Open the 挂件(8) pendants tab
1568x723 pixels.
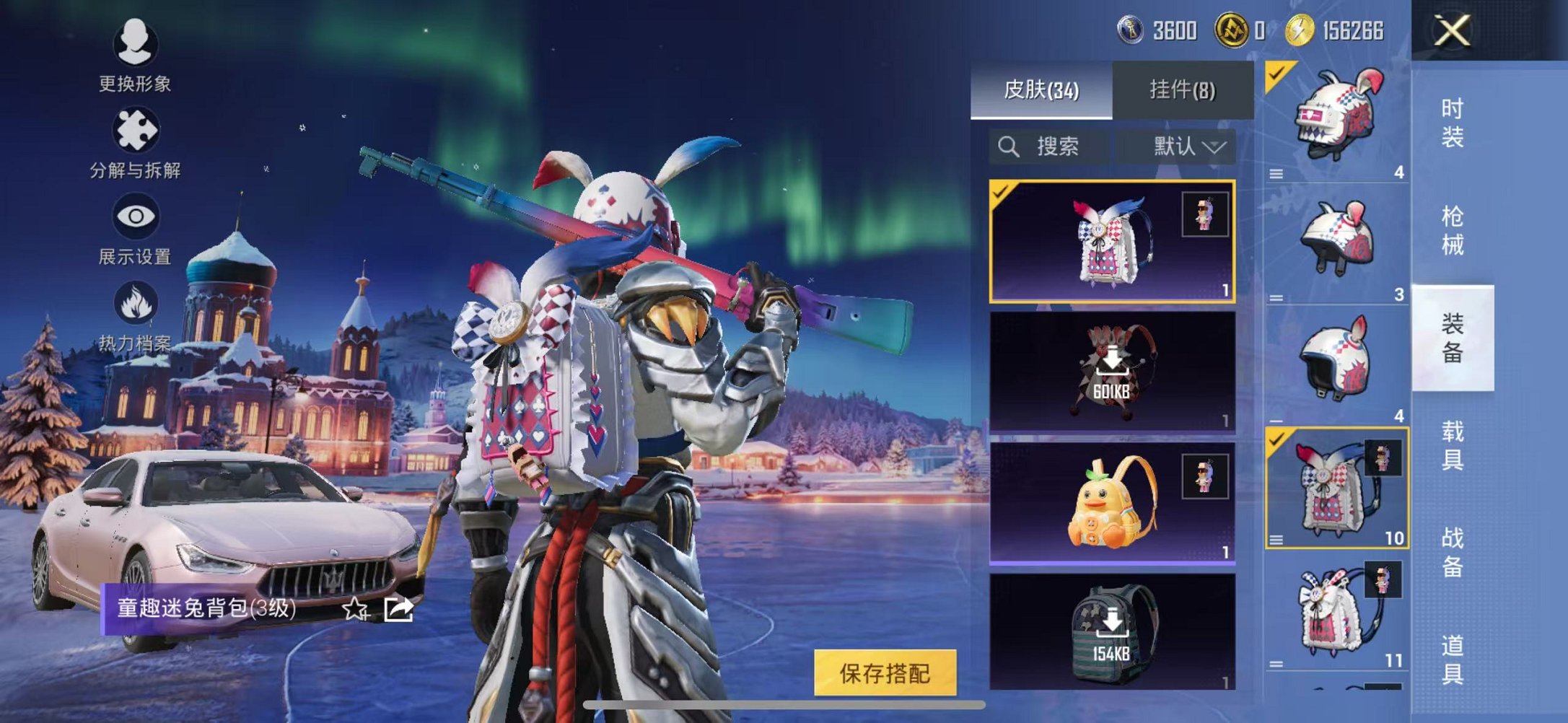click(x=1182, y=90)
